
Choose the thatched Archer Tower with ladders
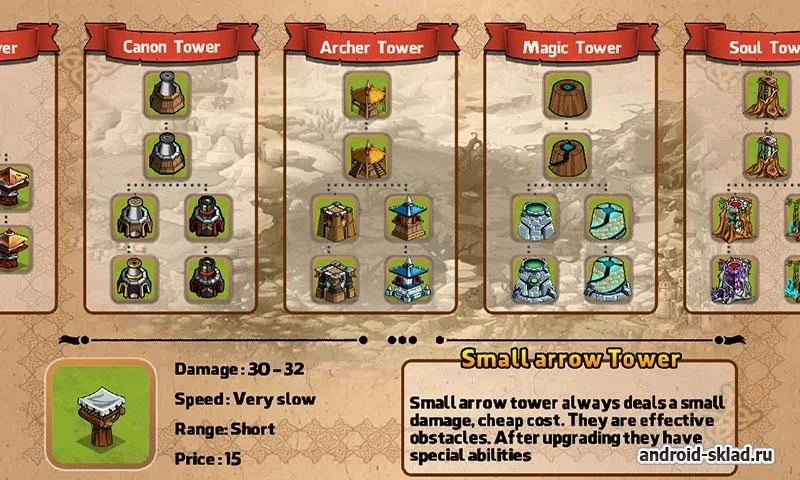(x=369, y=155)
